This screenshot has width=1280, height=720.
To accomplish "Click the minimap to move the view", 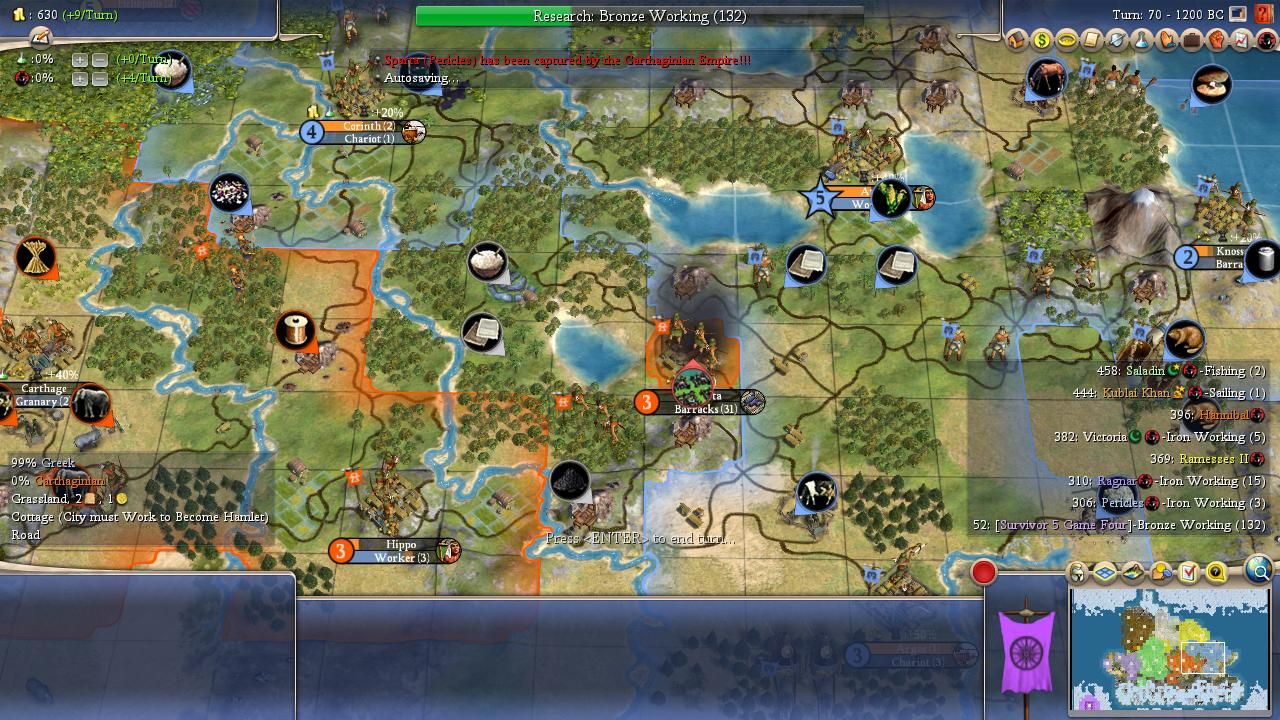I will point(1168,648).
